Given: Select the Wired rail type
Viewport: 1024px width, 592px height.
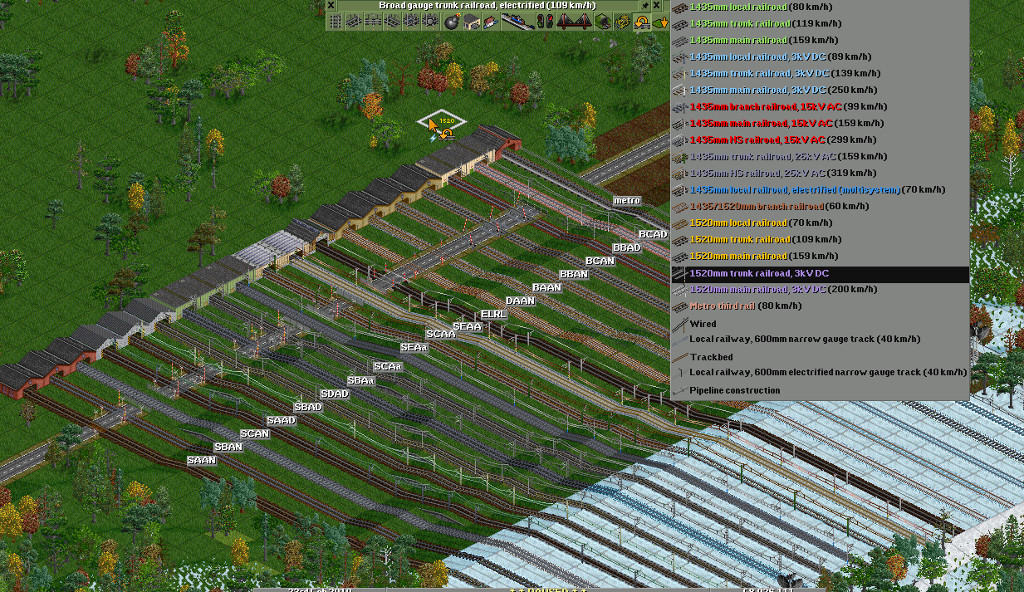Looking at the screenshot, I should 703,324.
